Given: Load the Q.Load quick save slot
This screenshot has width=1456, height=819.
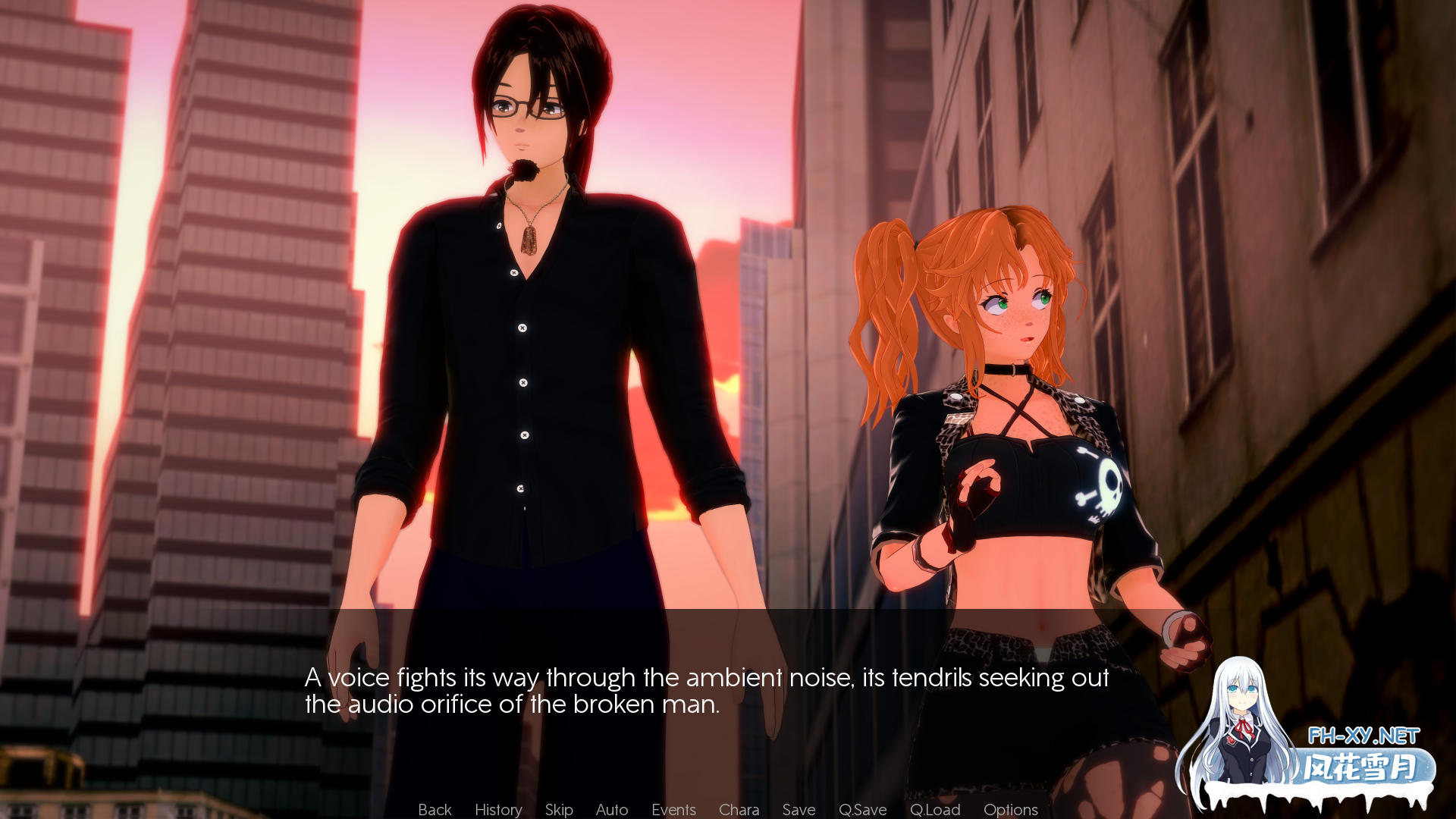Looking at the screenshot, I should [x=934, y=809].
